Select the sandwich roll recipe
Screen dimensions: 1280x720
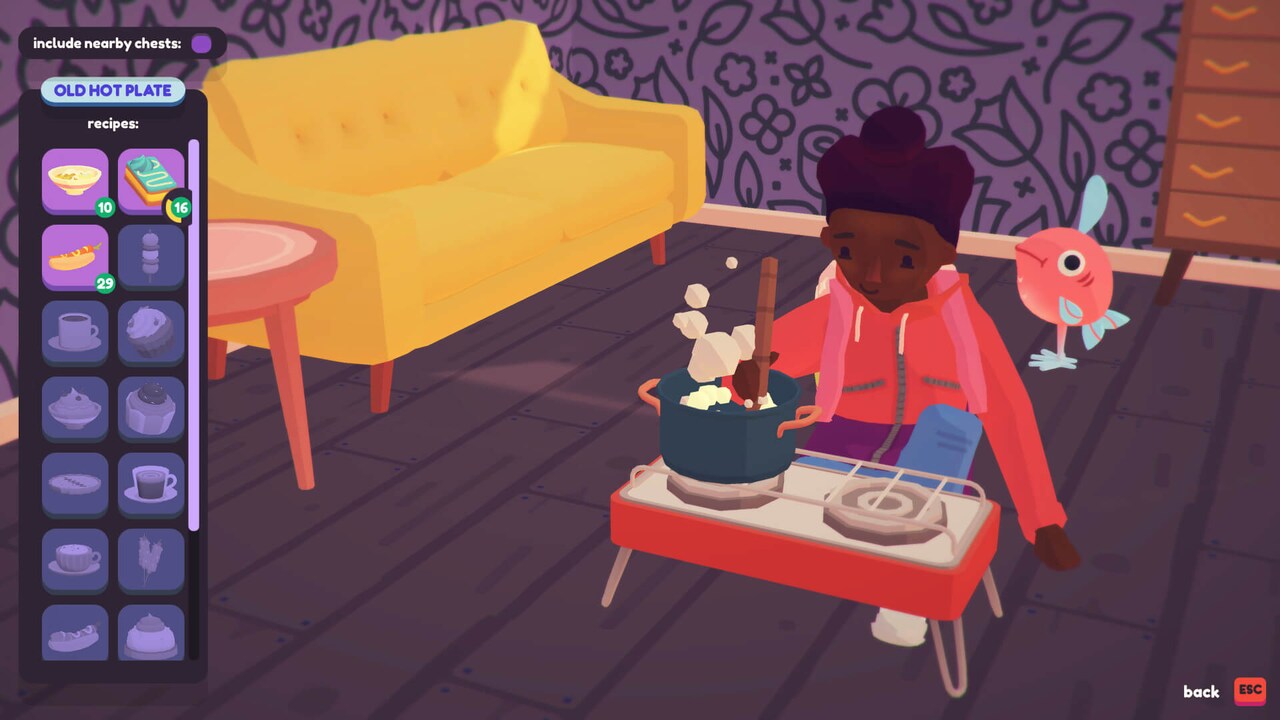click(x=75, y=632)
